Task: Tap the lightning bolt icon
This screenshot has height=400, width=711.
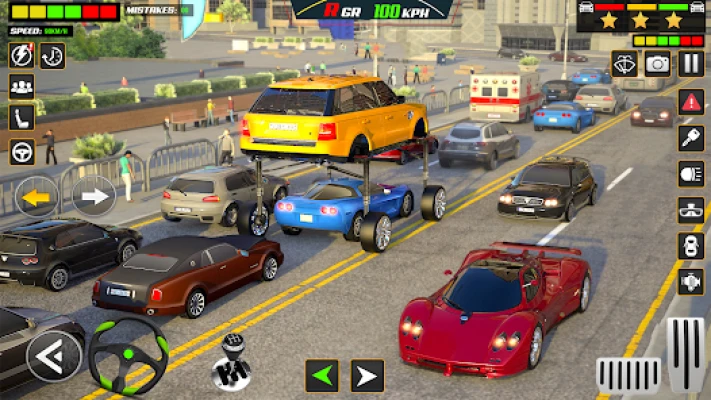Action: (21, 55)
